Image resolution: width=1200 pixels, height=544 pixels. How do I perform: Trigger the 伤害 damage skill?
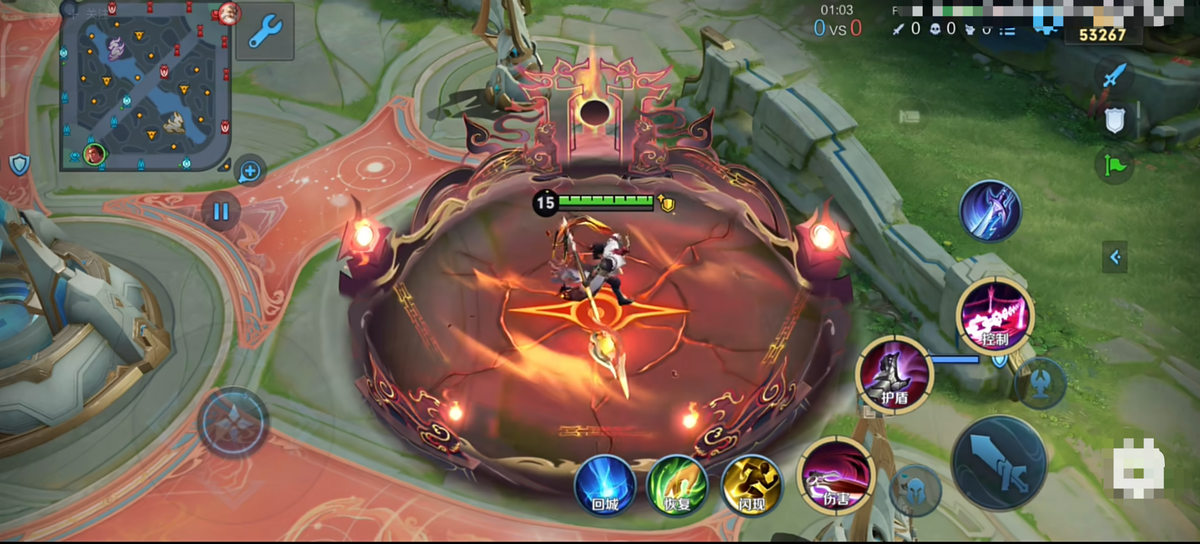pos(836,475)
